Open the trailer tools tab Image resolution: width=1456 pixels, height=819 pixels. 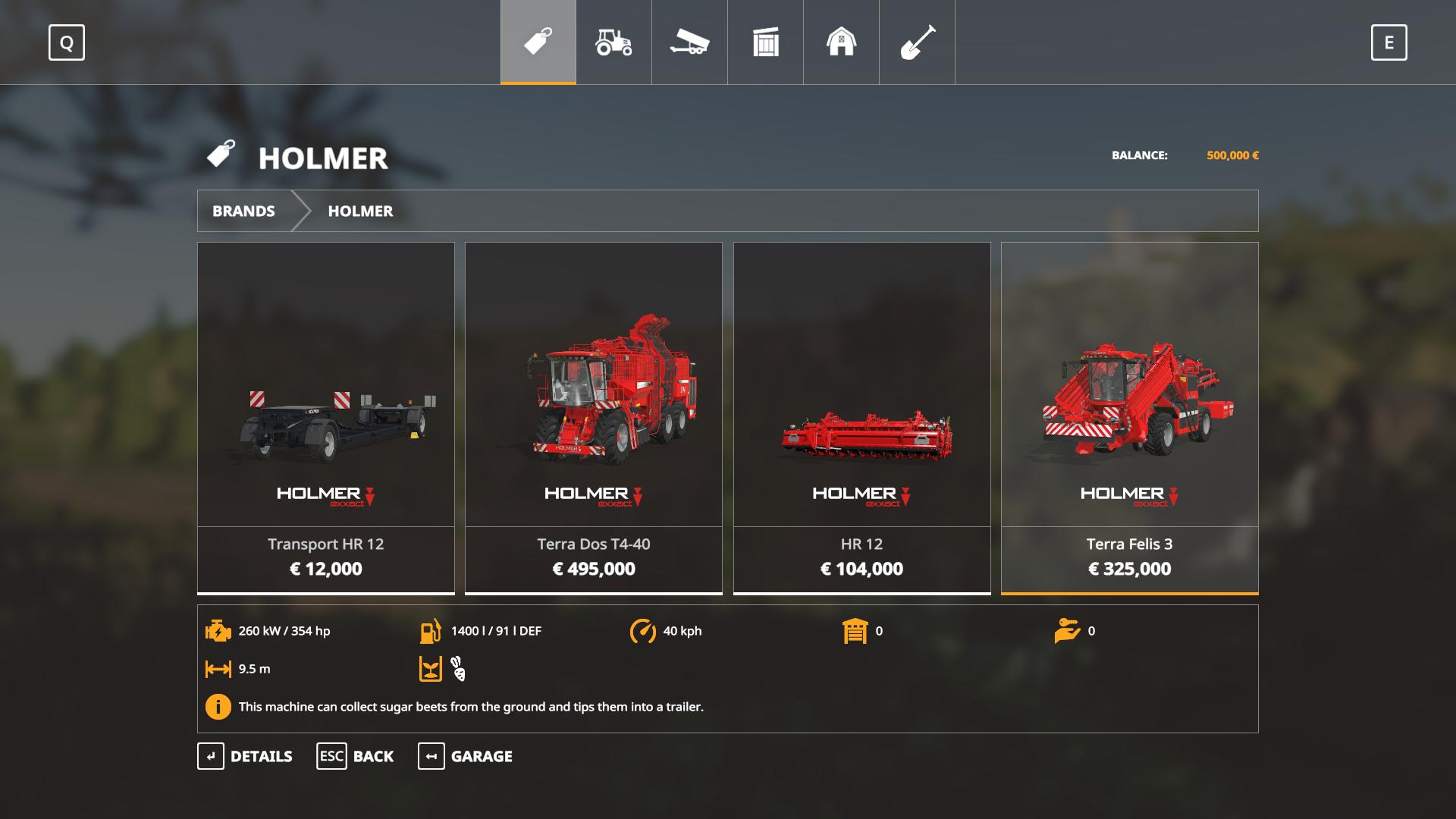(x=689, y=42)
